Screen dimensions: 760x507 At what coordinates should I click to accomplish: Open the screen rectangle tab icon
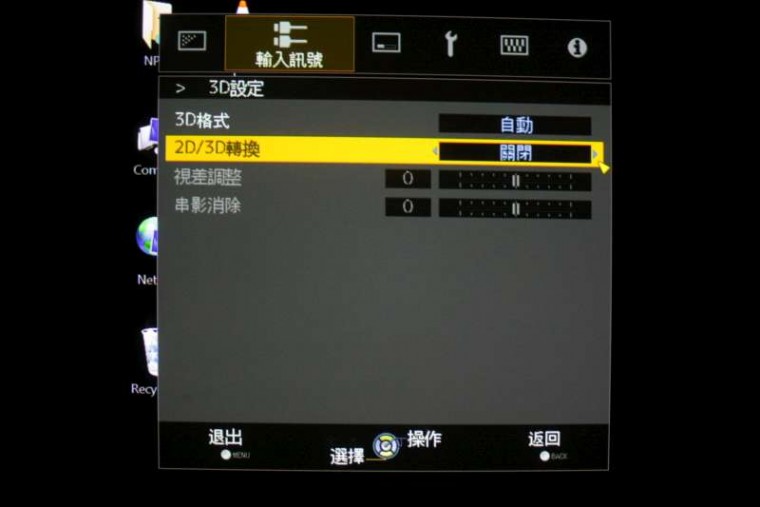tap(386, 43)
